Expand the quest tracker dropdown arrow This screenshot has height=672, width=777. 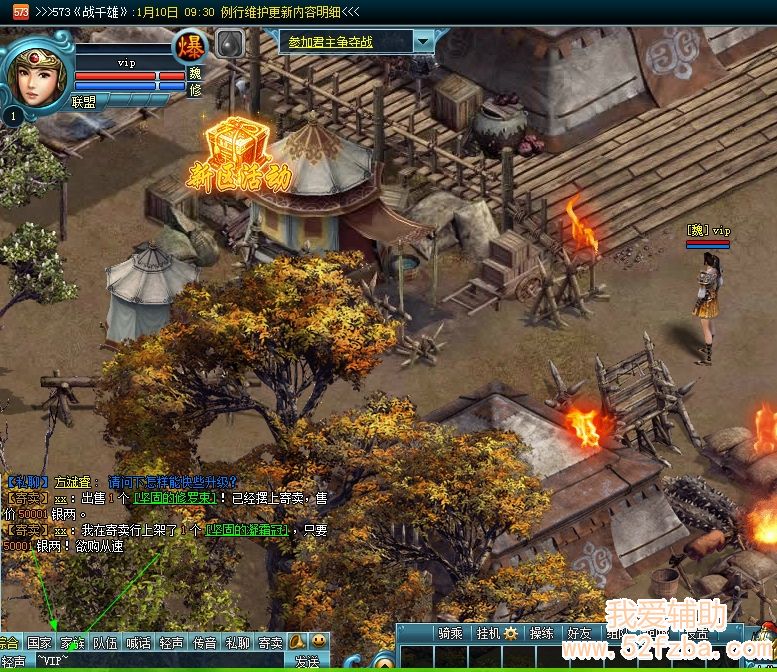point(424,42)
